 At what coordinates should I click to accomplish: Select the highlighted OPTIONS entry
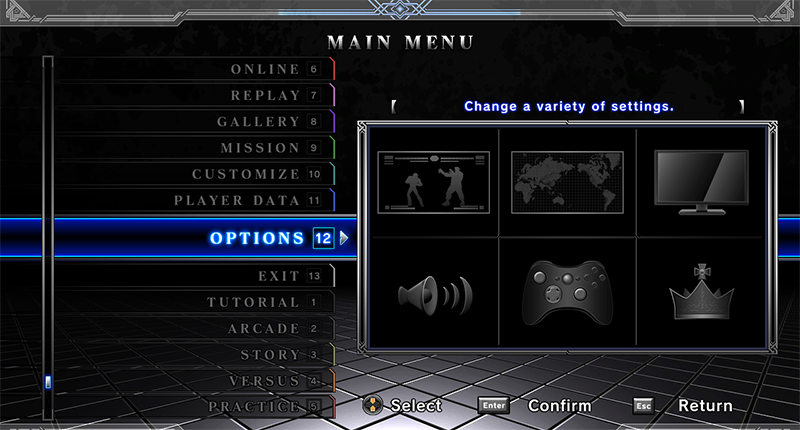[257, 238]
